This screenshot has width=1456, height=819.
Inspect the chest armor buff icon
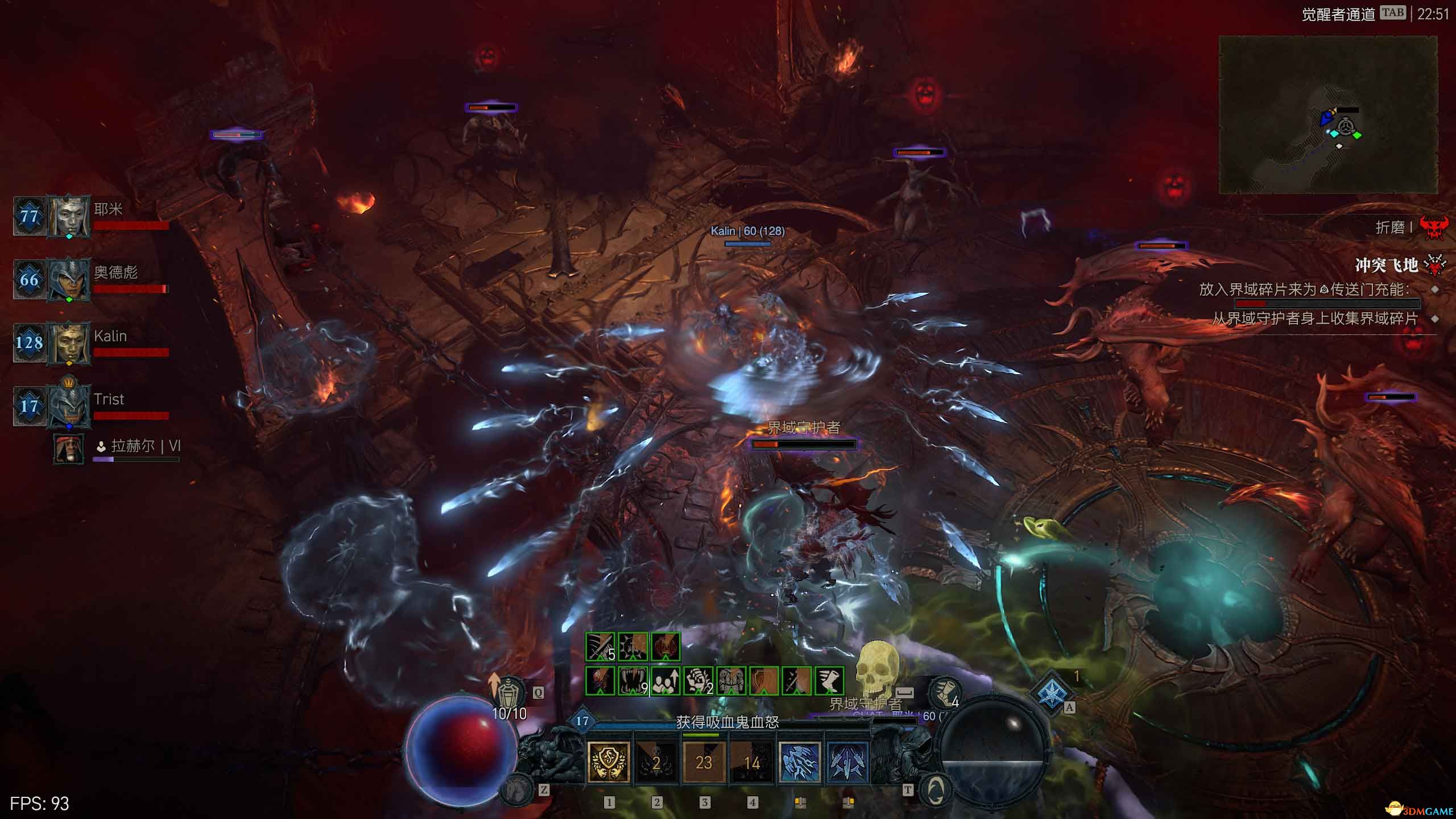point(731,681)
